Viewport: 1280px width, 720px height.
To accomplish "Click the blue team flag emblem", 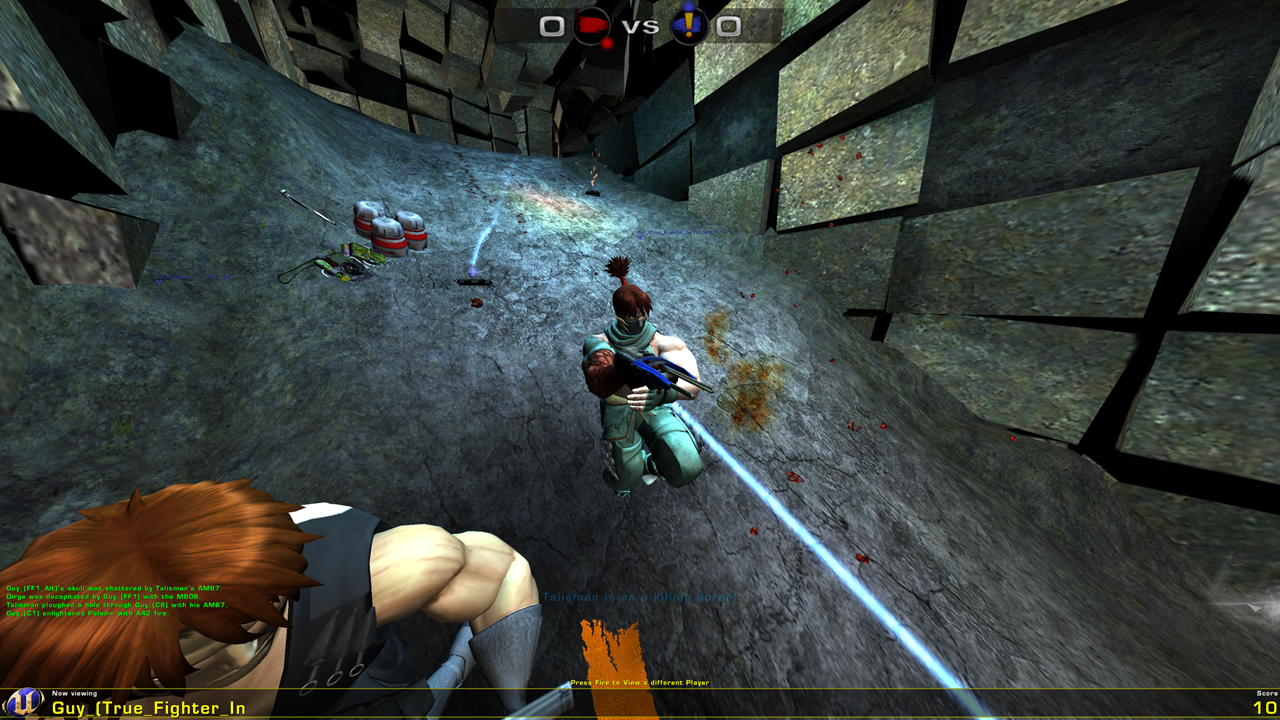I will click(688, 26).
